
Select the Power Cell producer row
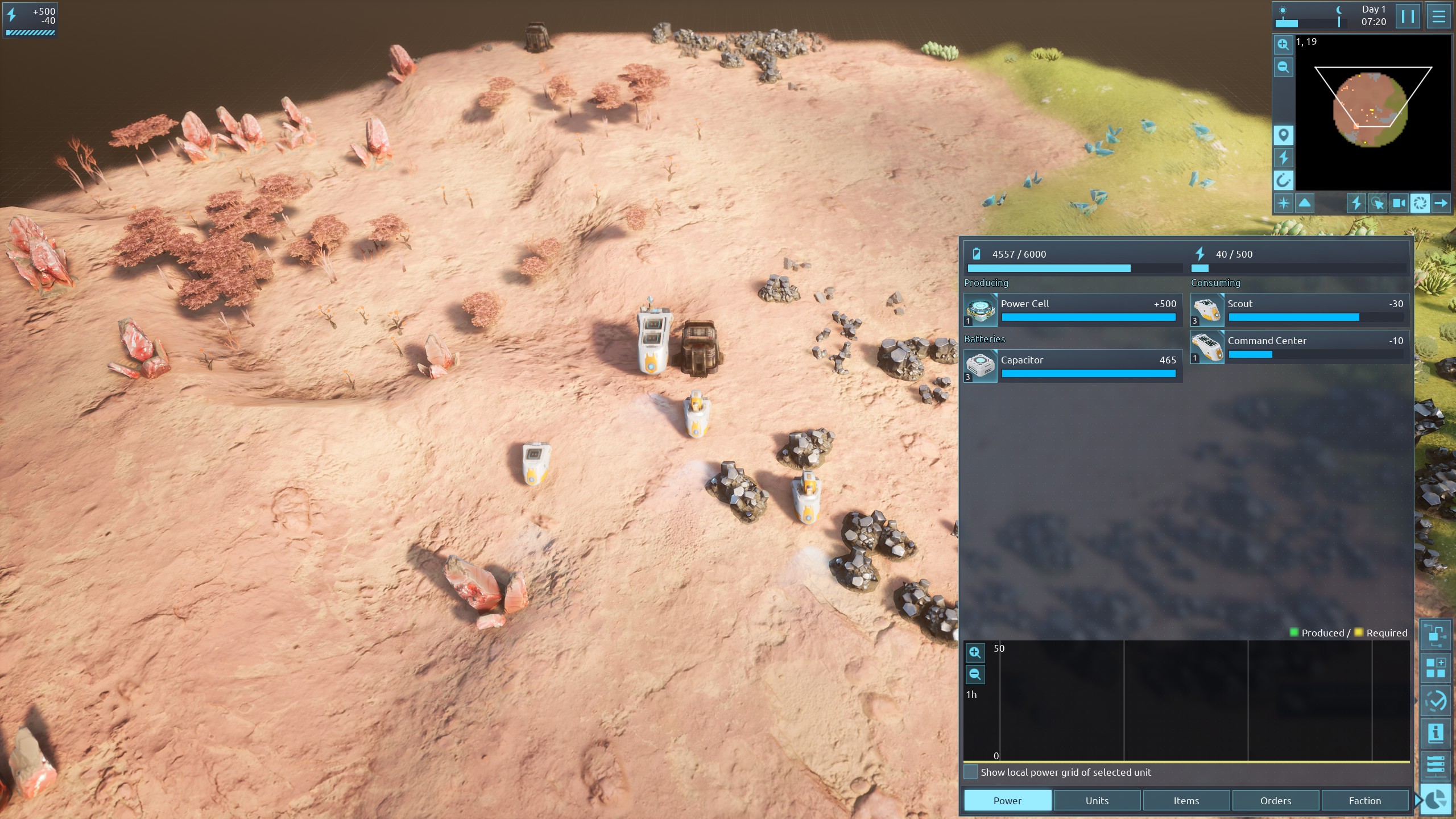(1073, 309)
